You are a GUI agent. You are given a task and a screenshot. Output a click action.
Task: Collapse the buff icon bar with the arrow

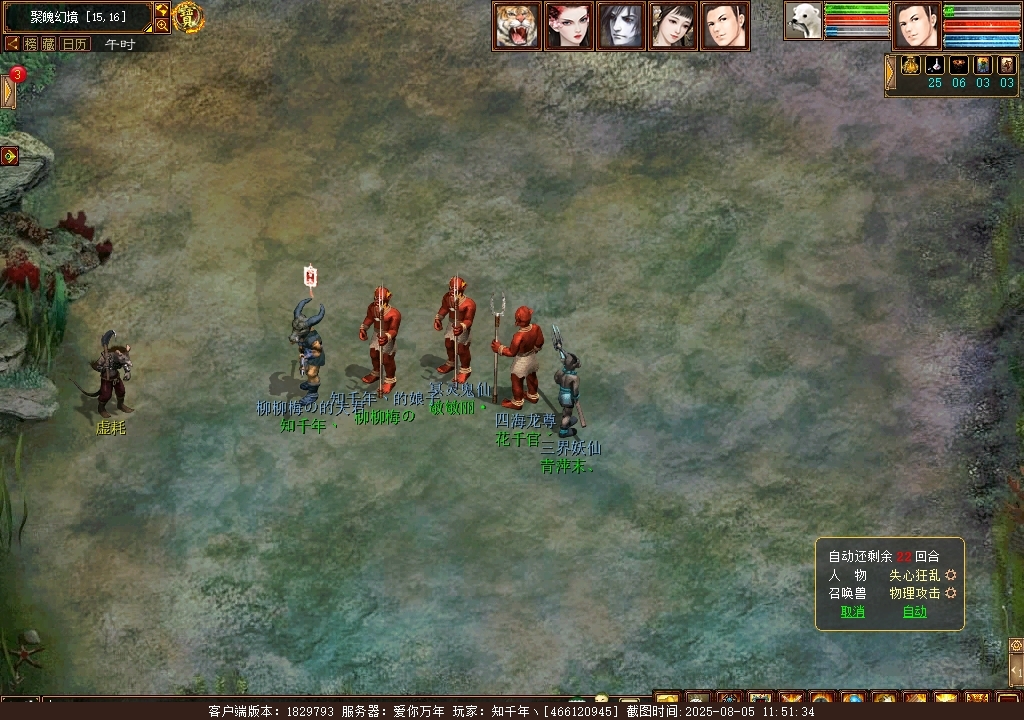tap(890, 73)
